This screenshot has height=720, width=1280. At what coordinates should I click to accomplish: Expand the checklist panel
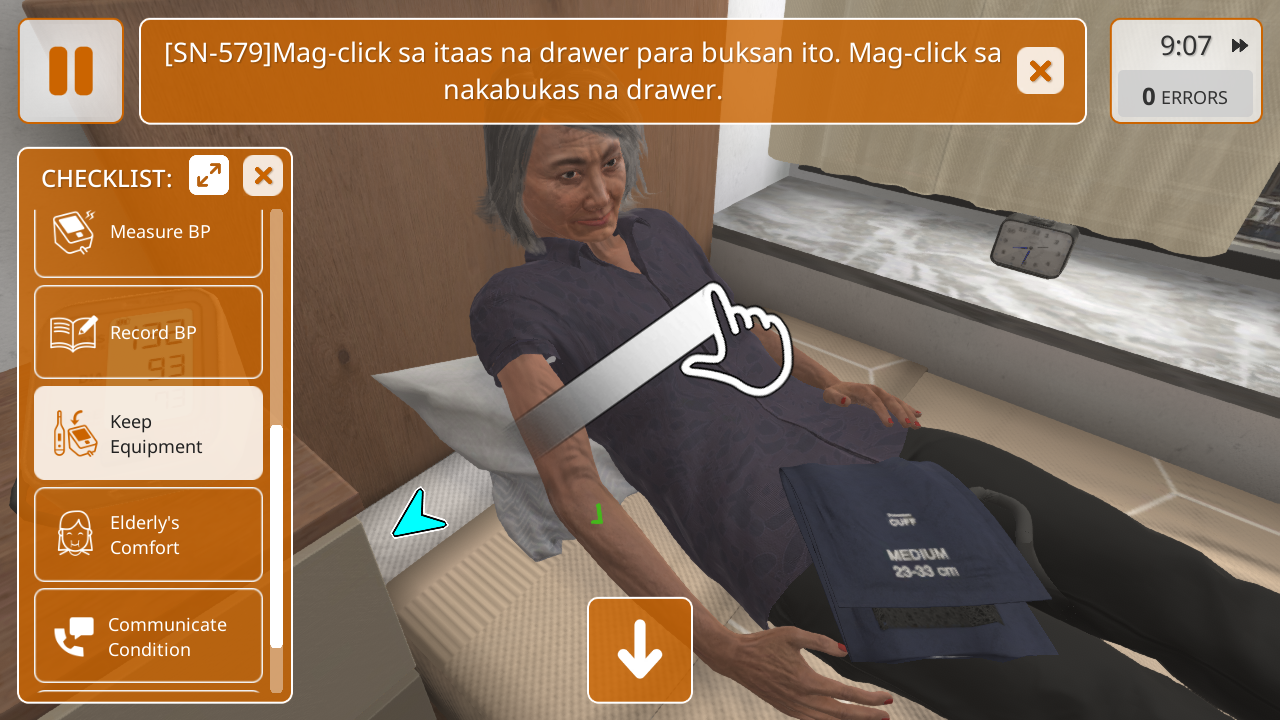coord(209,176)
